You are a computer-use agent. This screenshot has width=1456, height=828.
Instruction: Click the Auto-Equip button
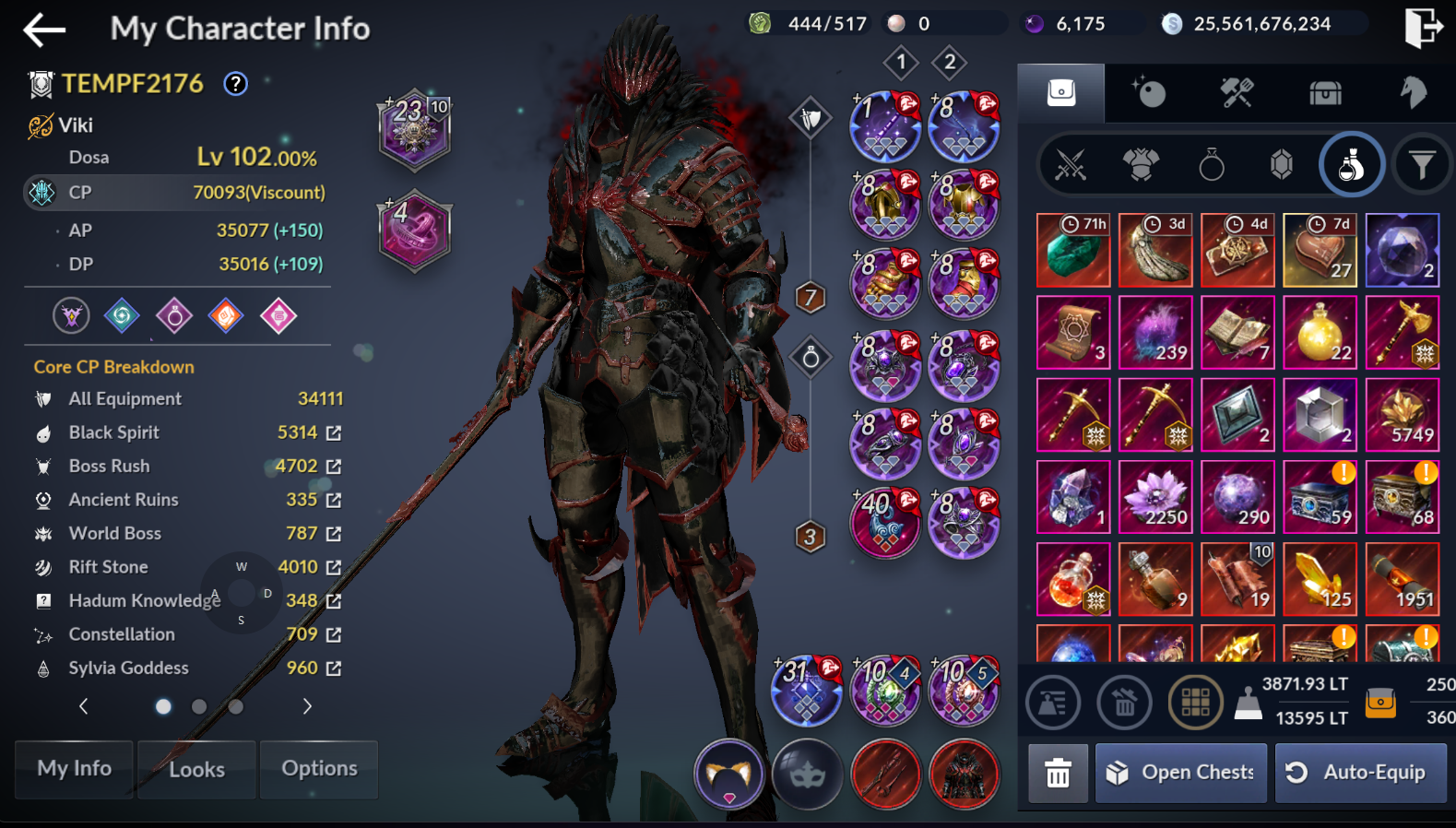click(1359, 773)
